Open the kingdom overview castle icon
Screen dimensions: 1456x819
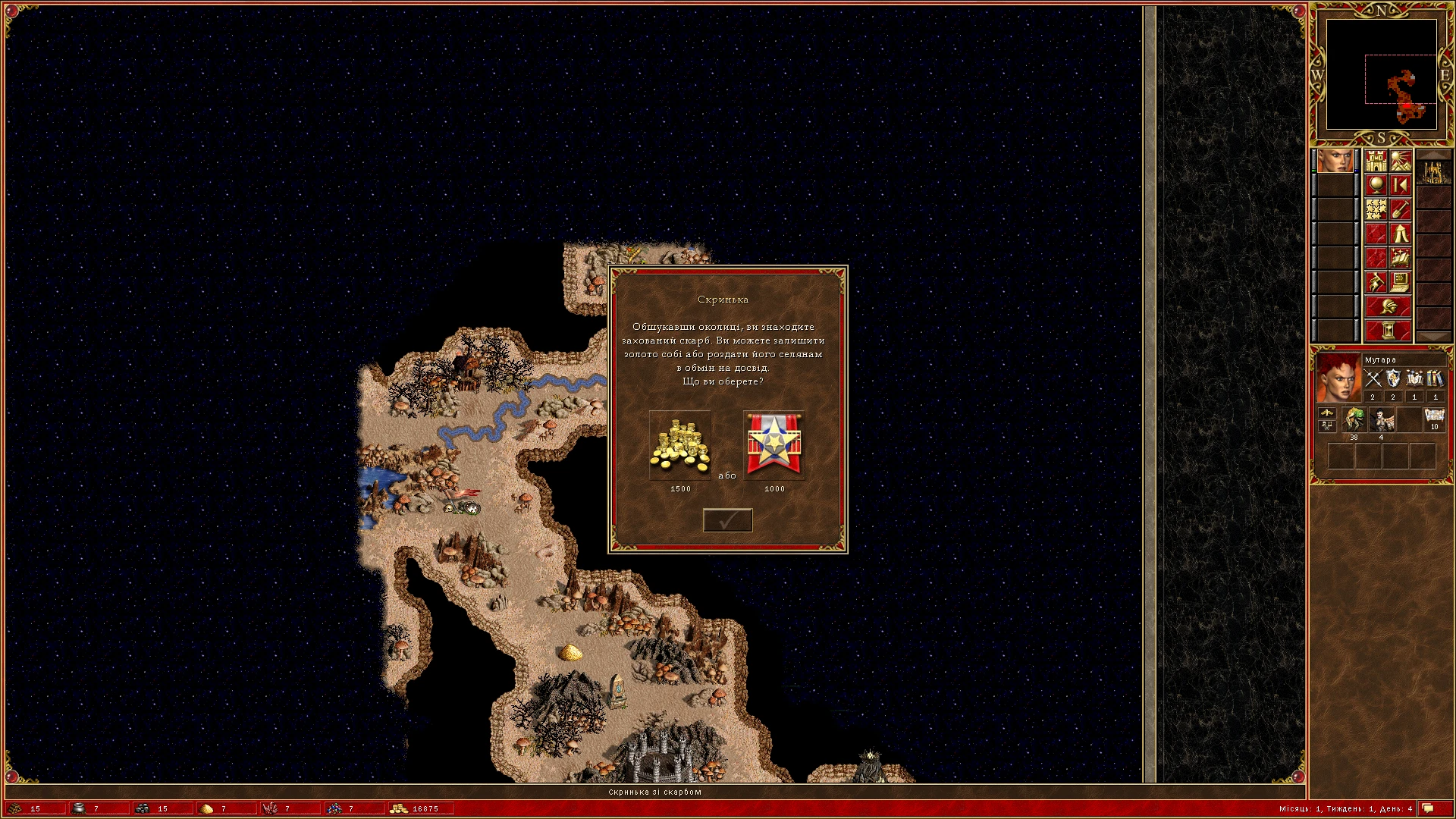click(1376, 160)
